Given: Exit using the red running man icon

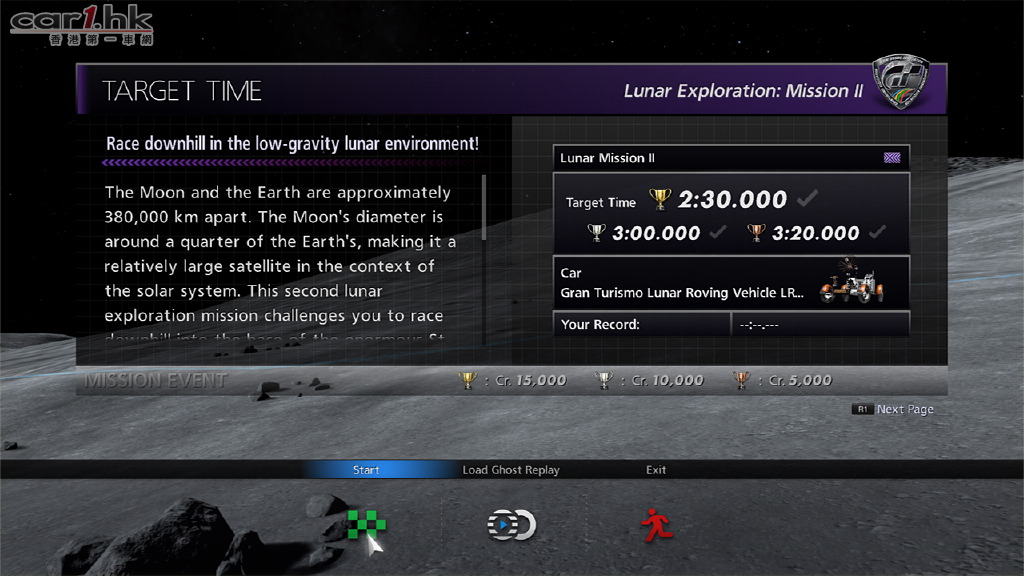Looking at the screenshot, I should [x=656, y=525].
